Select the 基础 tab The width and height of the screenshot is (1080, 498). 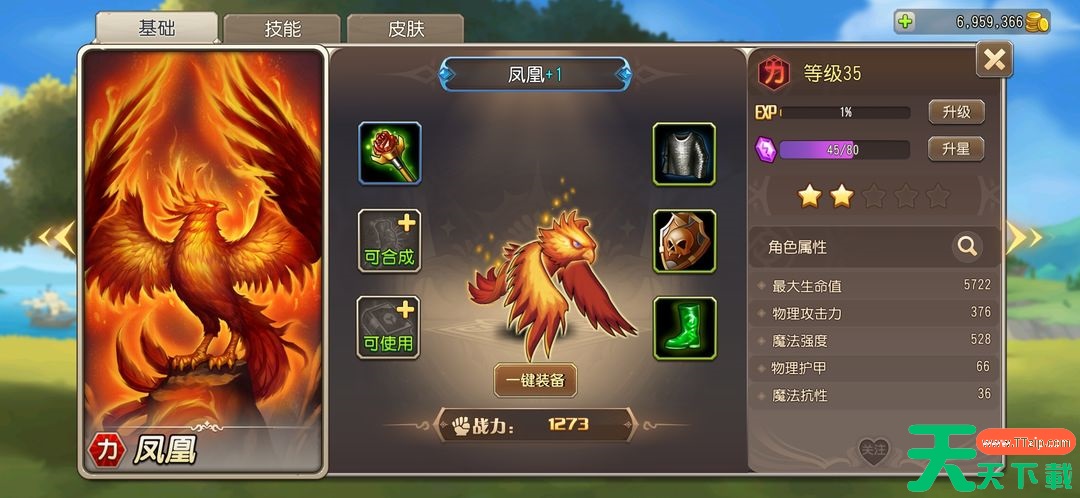point(158,28)
